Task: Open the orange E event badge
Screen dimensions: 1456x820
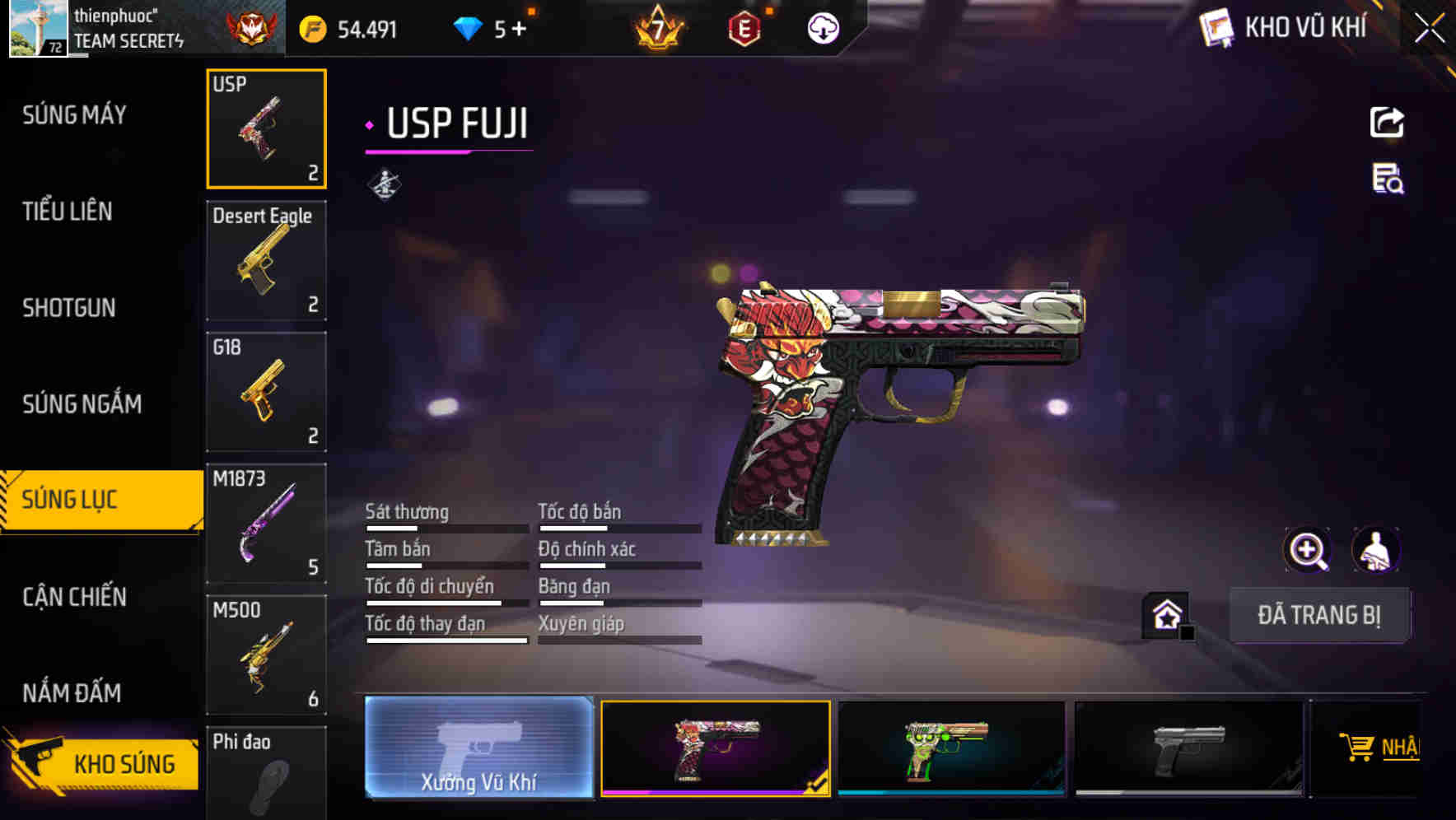Action: click(744, 27)
